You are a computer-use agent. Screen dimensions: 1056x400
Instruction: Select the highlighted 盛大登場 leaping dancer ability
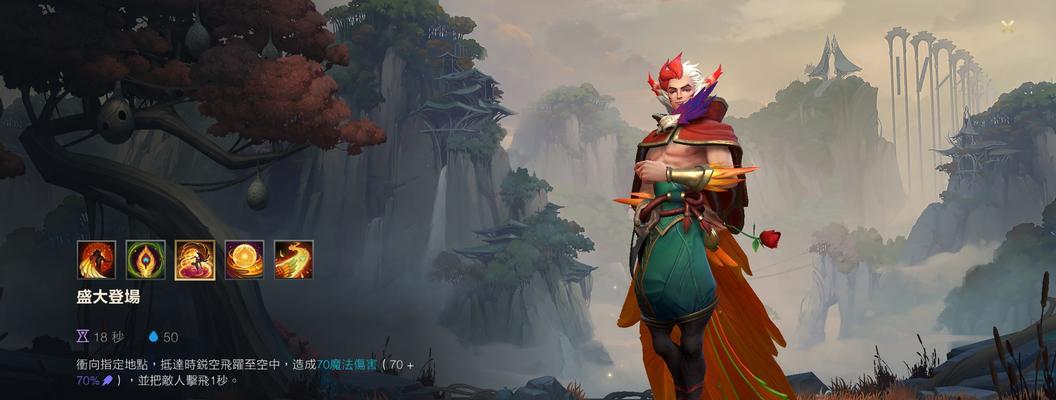tap(195, 260)
